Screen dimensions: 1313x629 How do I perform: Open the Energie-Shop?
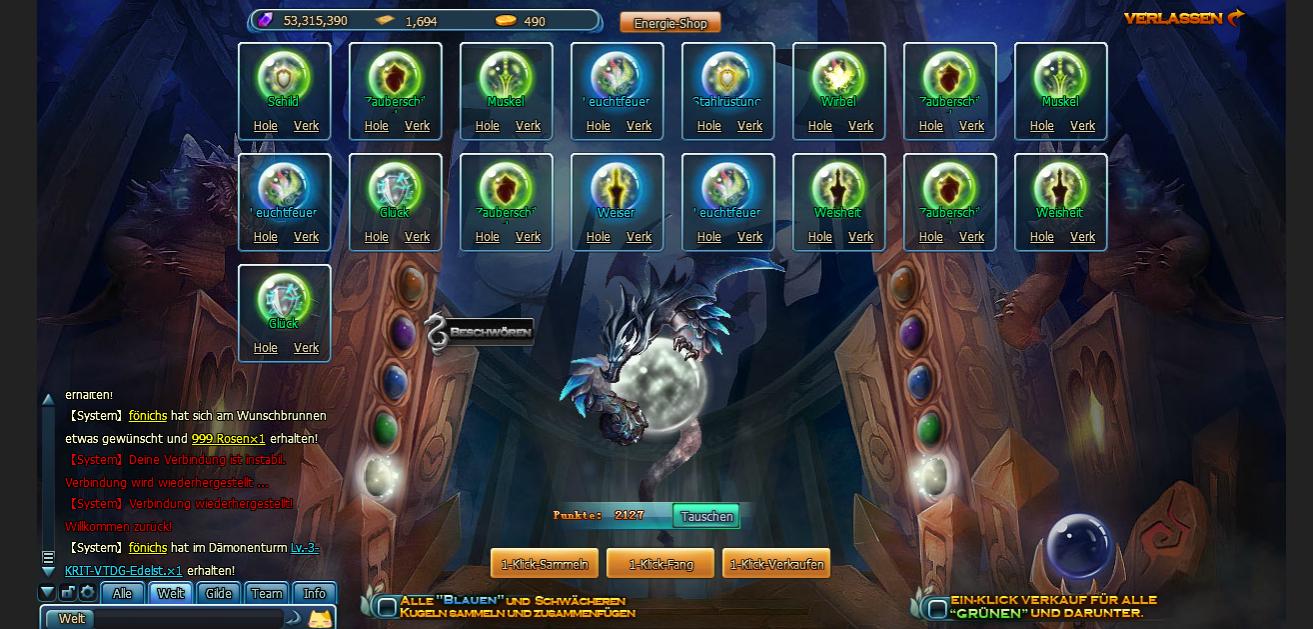[x=670, y=23]
